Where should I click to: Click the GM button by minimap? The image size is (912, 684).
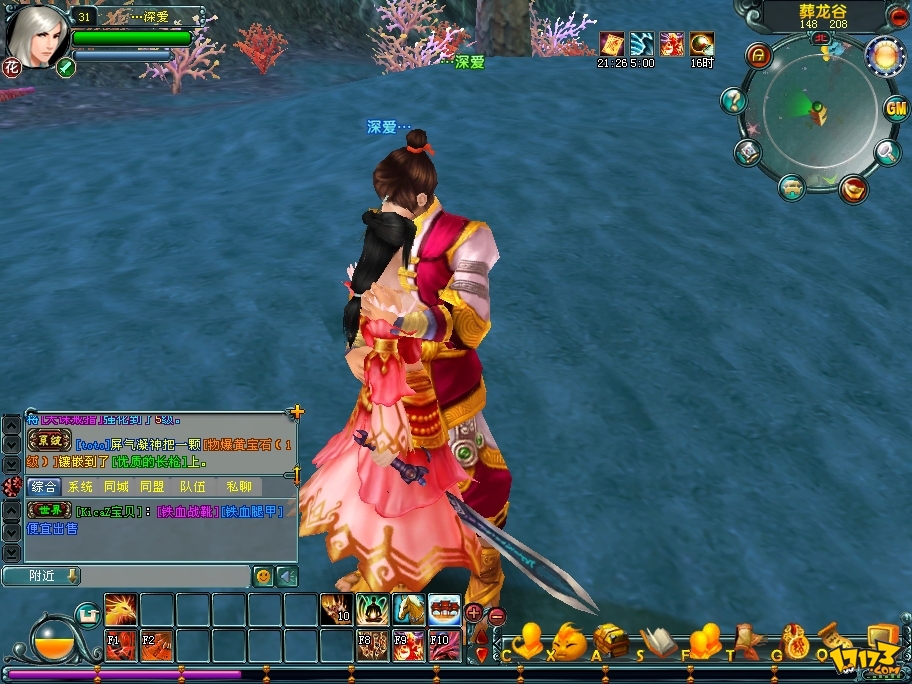pyautogui.click(x=896, y=109)
